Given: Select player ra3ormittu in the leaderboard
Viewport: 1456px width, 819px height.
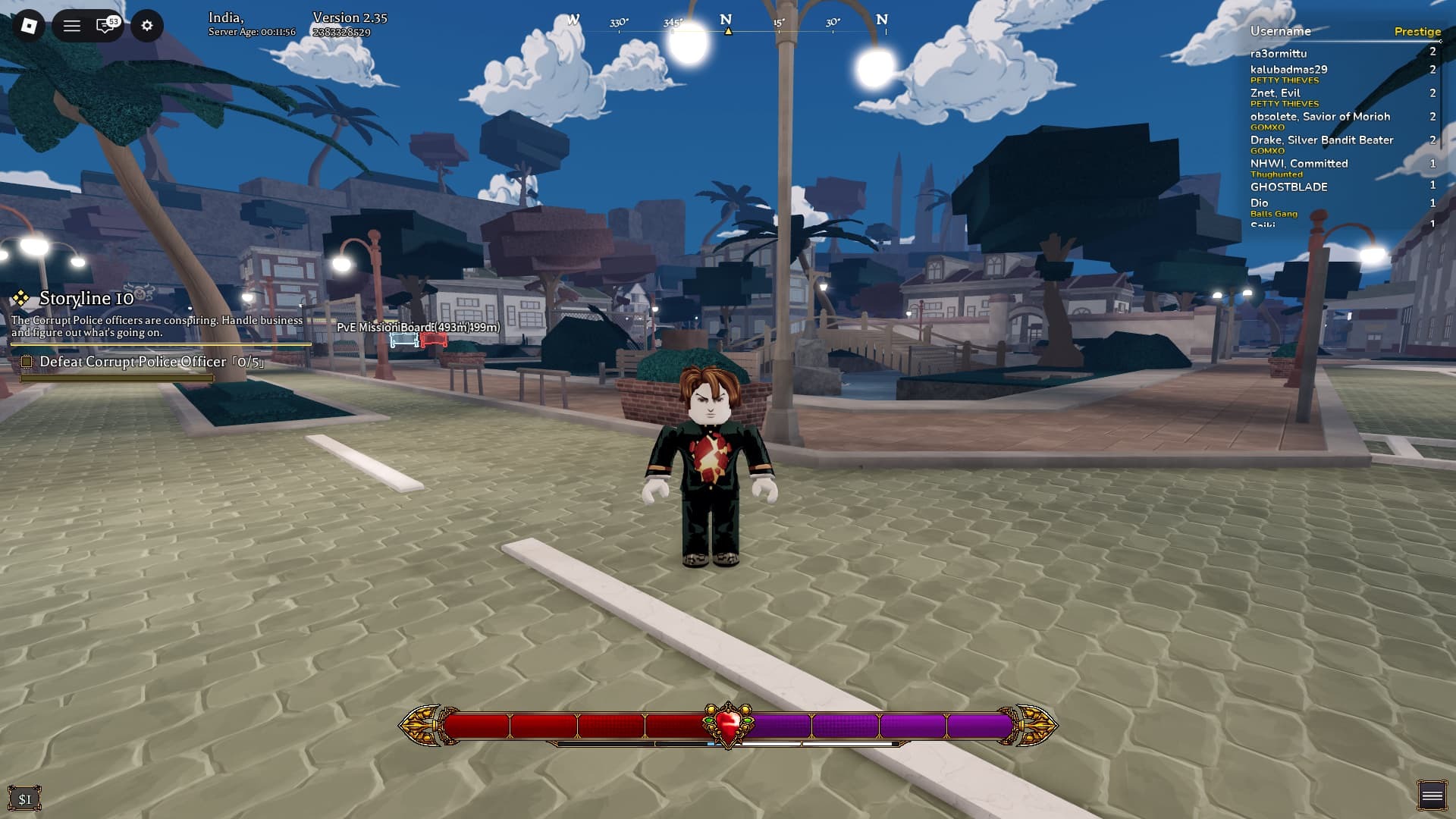Looking at the screenshot, I should pyautogui.click(x=1278, y=54).
